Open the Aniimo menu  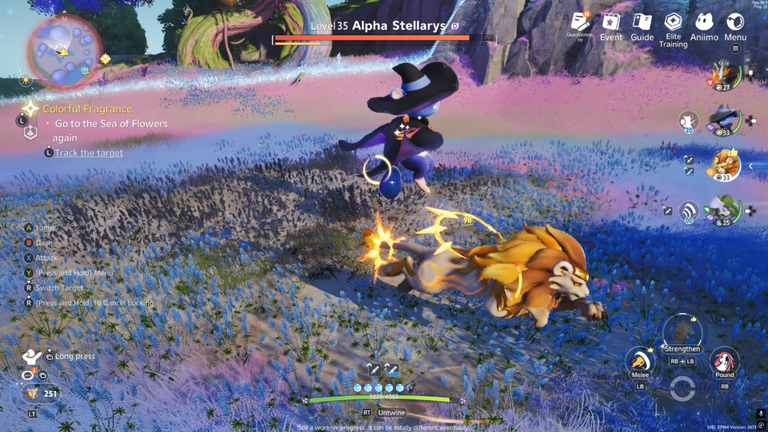click(x=704, y=24)
